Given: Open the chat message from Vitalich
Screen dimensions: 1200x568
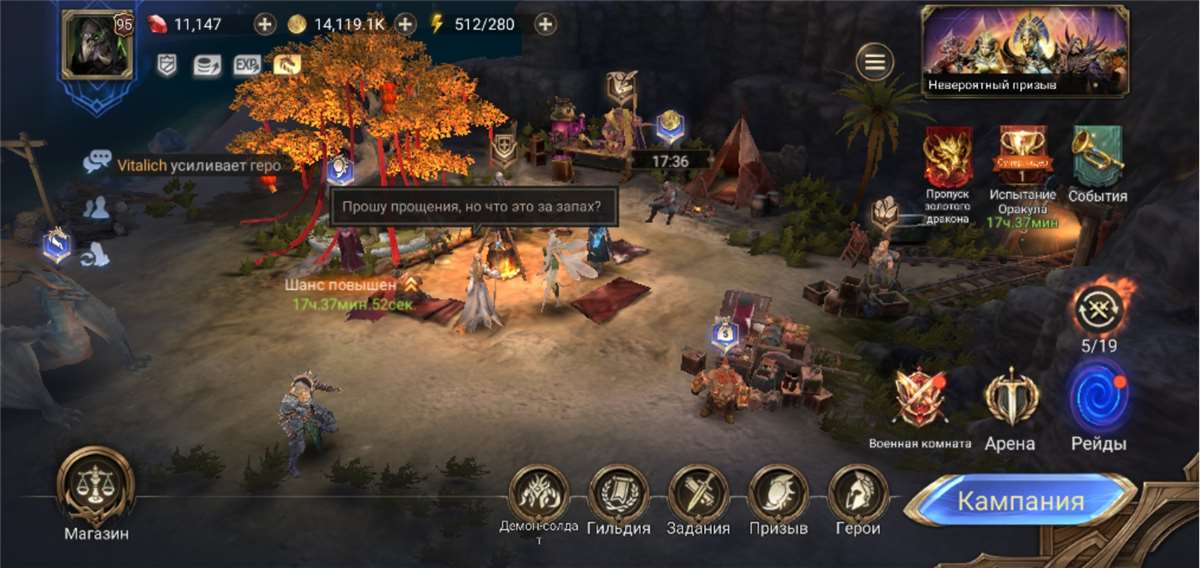Looking at the screenshot, I should point(200,165).
